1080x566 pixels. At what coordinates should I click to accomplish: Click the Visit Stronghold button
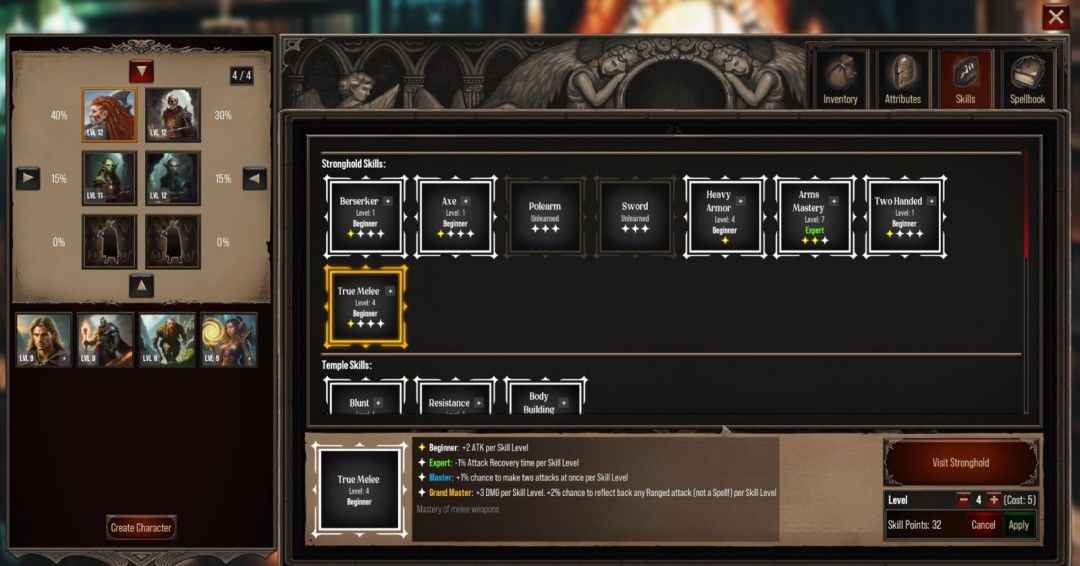click(960, 463)
